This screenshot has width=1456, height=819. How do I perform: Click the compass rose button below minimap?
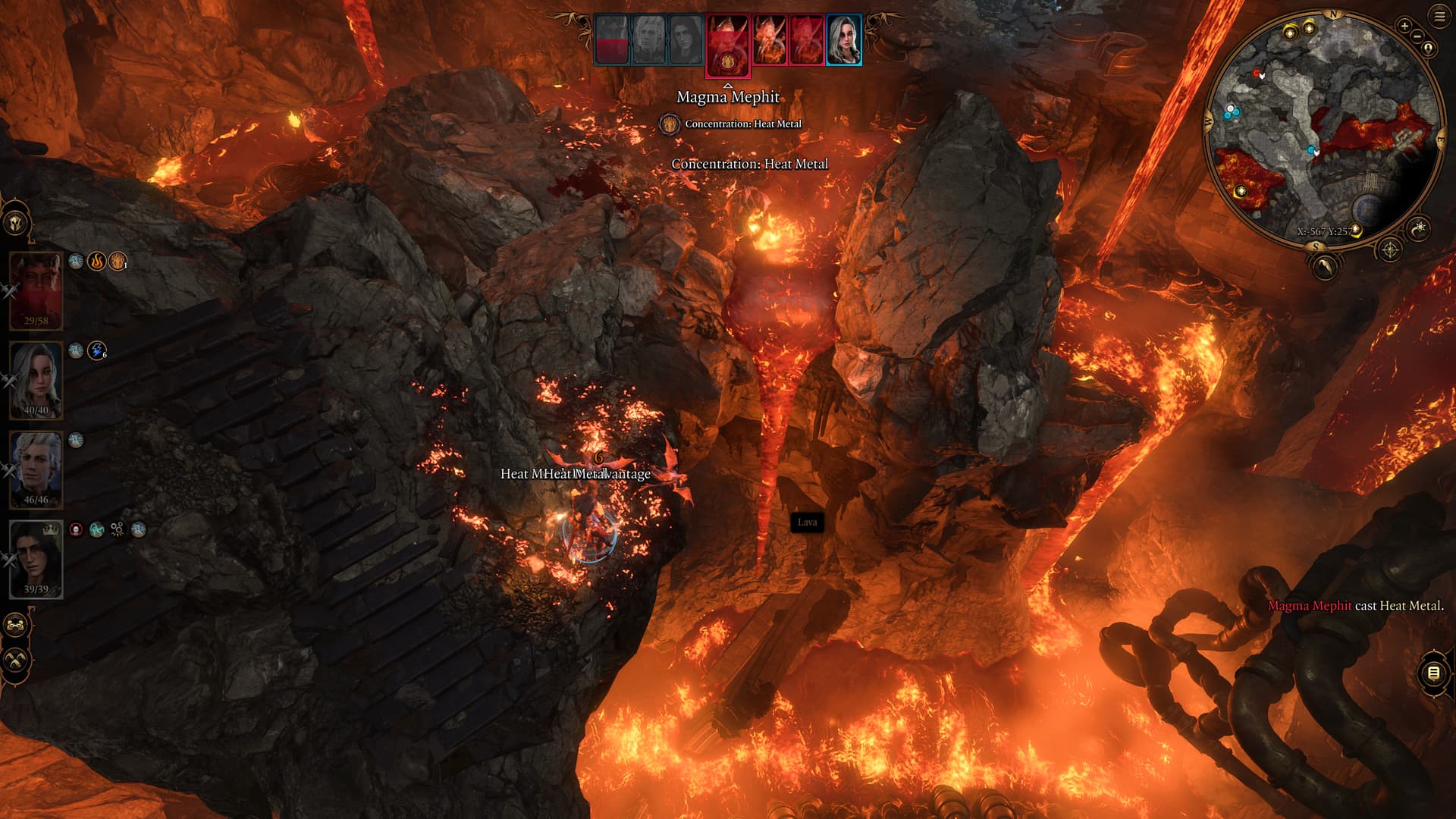[1389, 249]
